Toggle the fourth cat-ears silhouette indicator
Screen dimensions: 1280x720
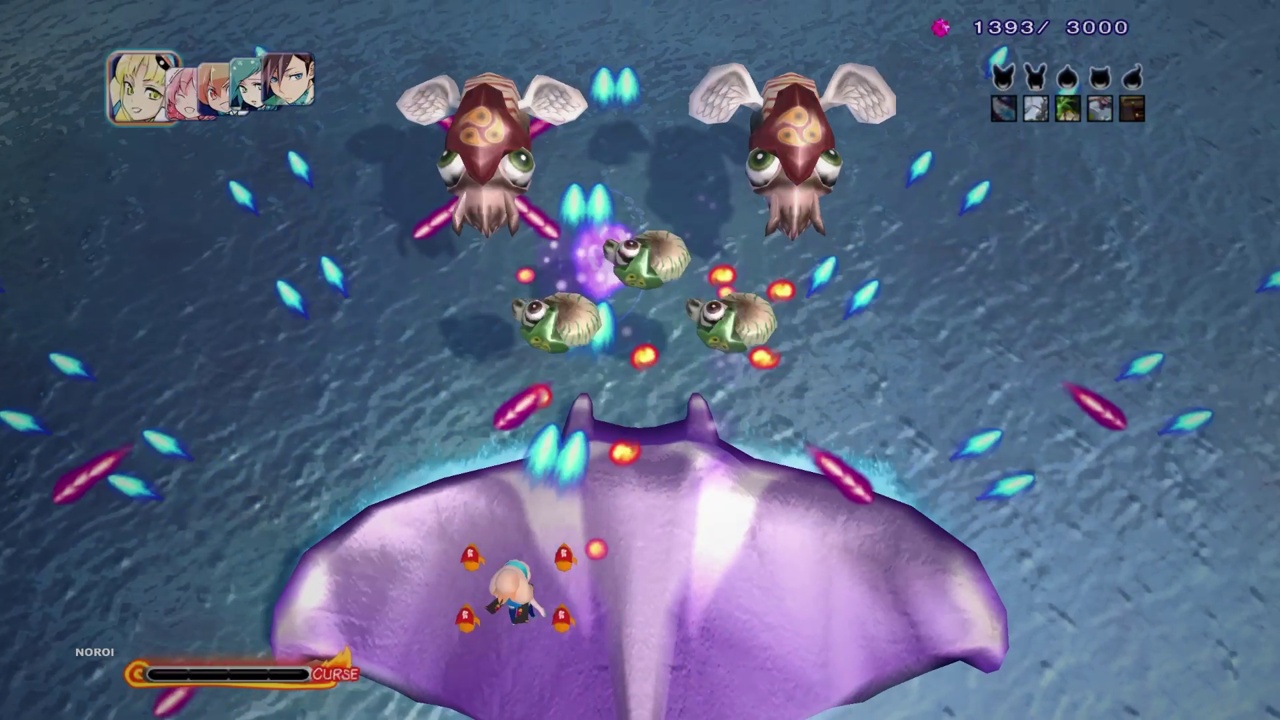pyautogui.click(x=1099, y=78)
